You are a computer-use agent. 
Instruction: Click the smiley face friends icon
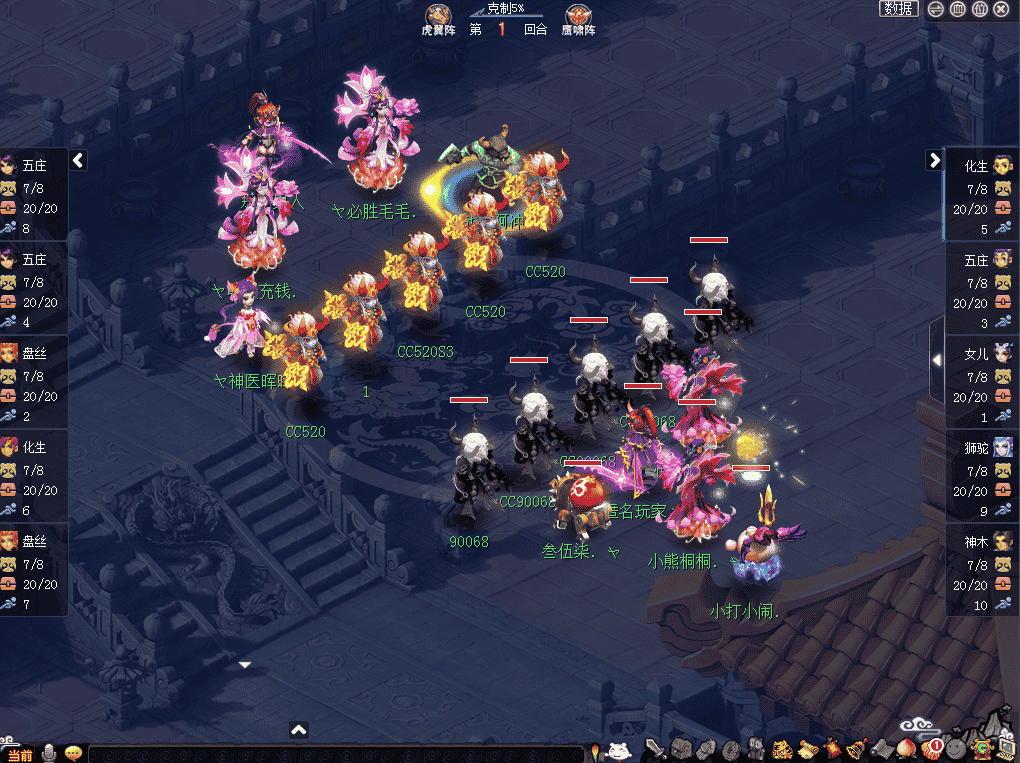click(956, 748)
